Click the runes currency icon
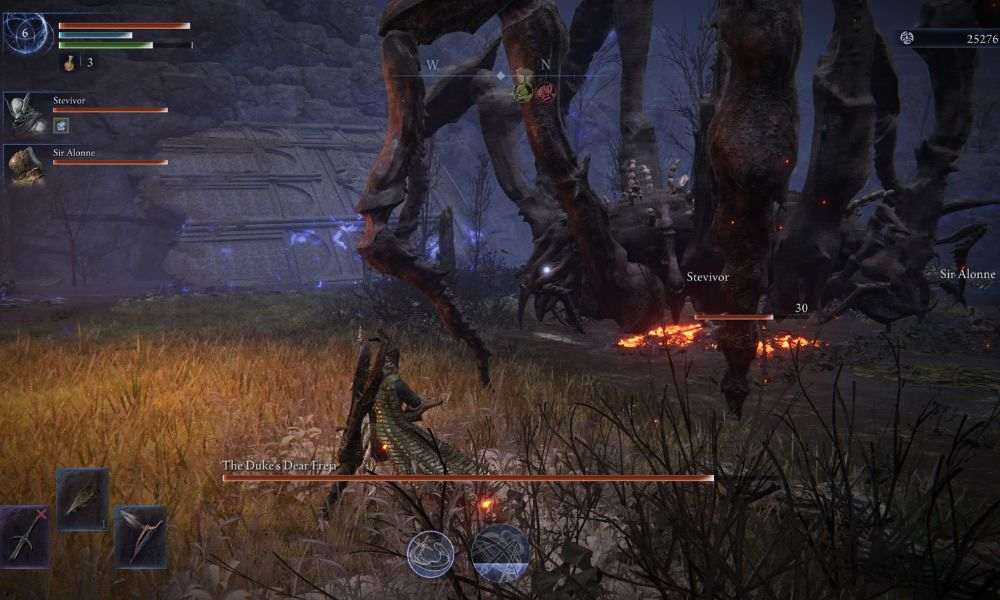The height and width of the screenshot is (600, 1000). pos(907,38)
